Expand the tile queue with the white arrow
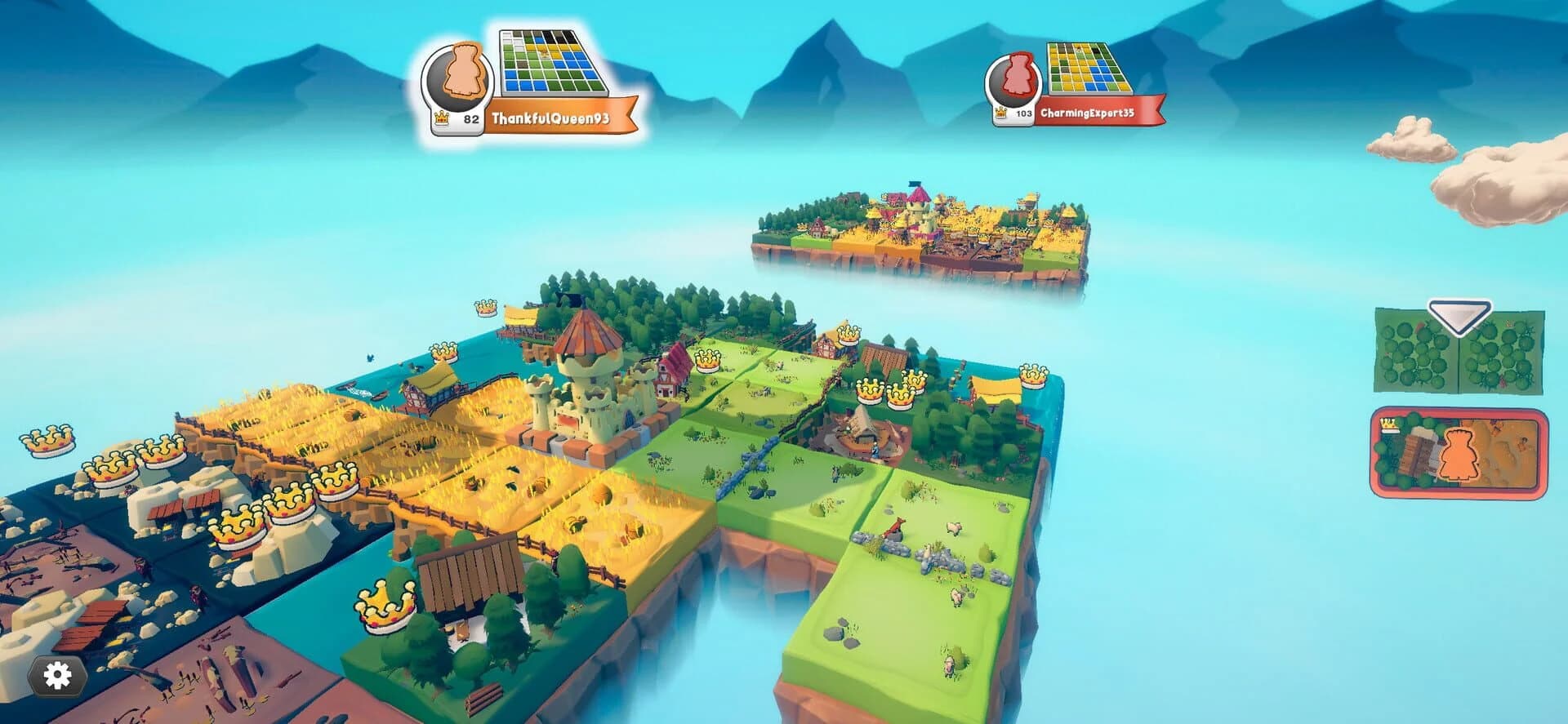 click(1459, 317)
